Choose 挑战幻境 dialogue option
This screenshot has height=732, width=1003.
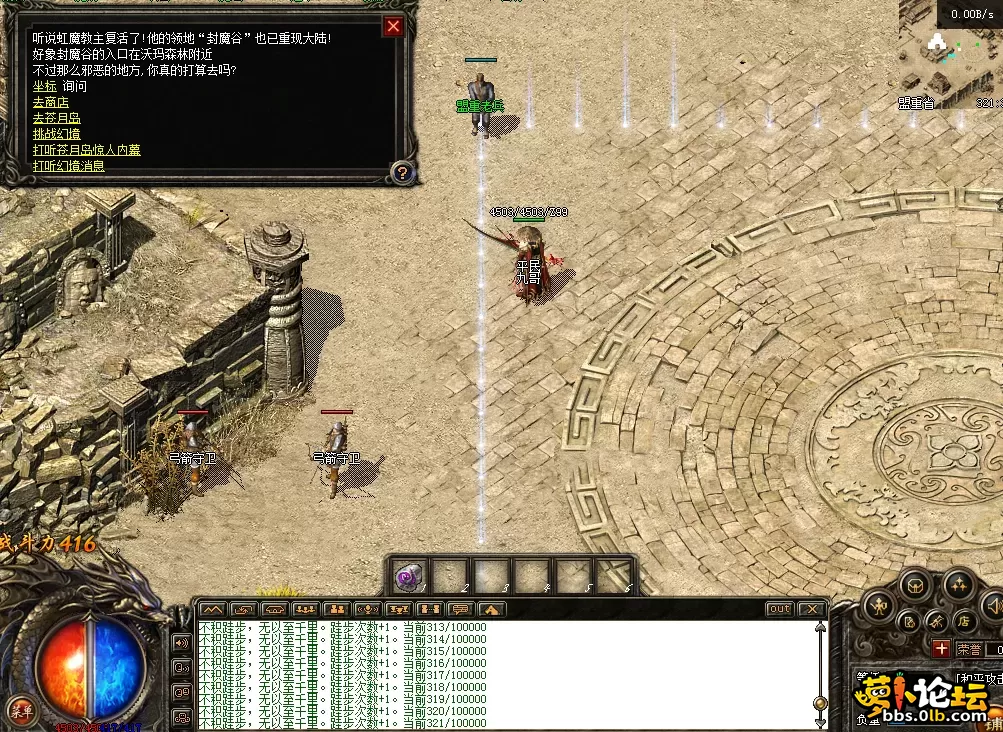[x=56, y=134]
